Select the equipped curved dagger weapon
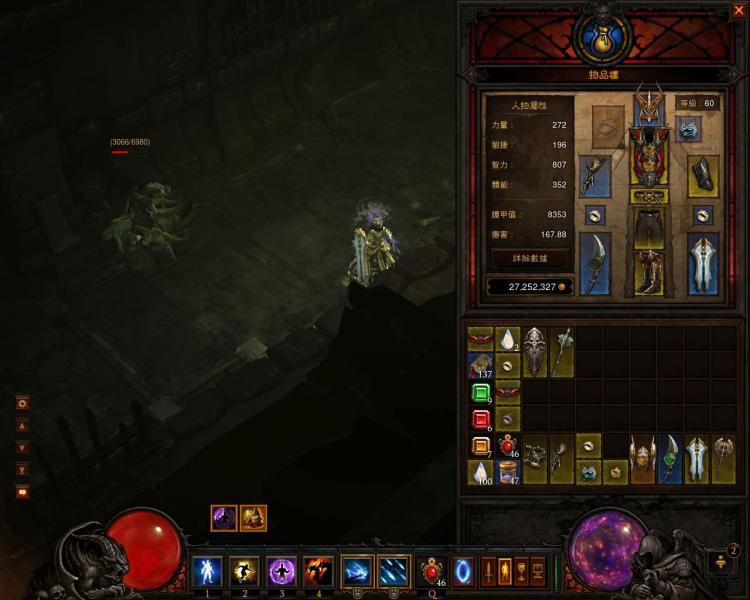This screenshot has width=750, height=600. pyautogui.click(x=595, y=264)
